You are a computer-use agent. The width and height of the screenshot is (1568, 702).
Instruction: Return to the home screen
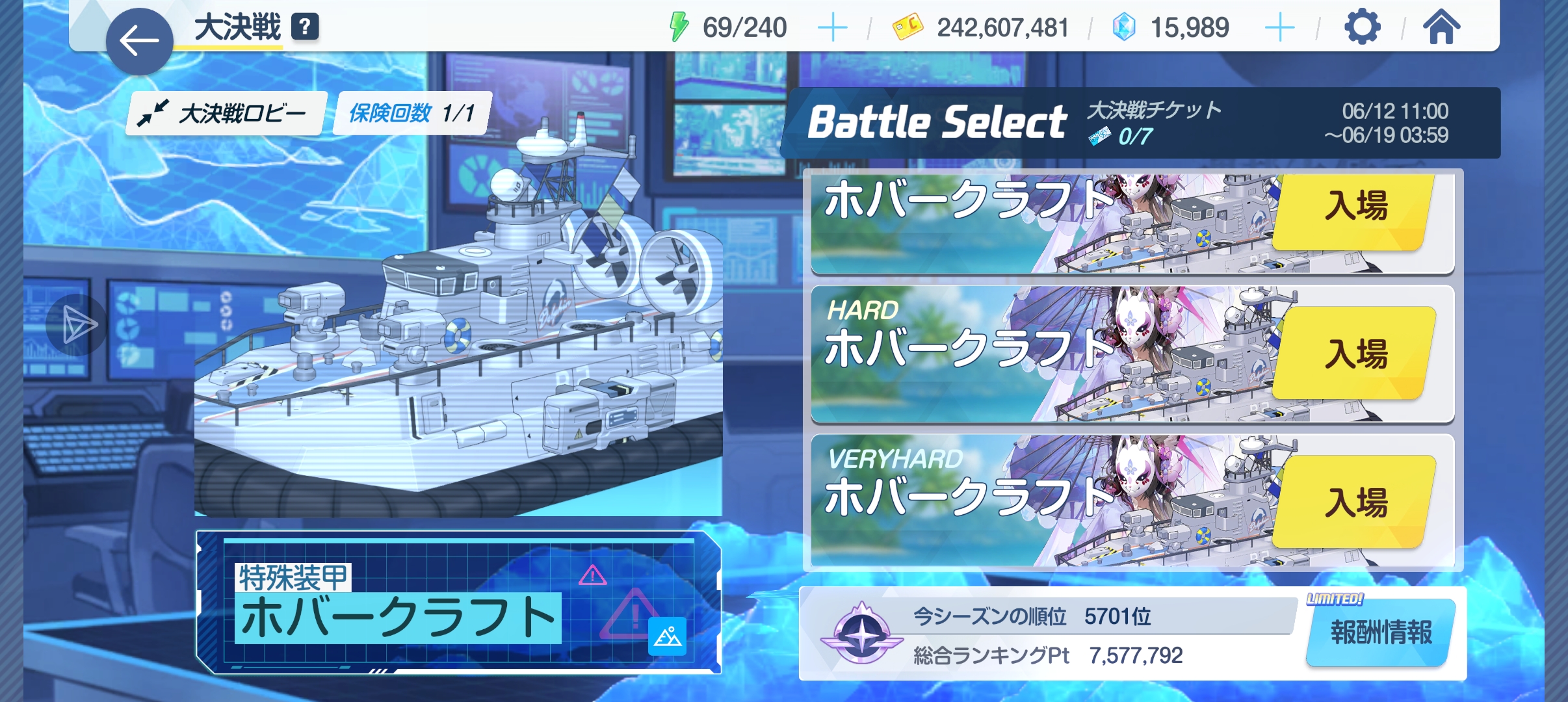[x=1441, y=28]
